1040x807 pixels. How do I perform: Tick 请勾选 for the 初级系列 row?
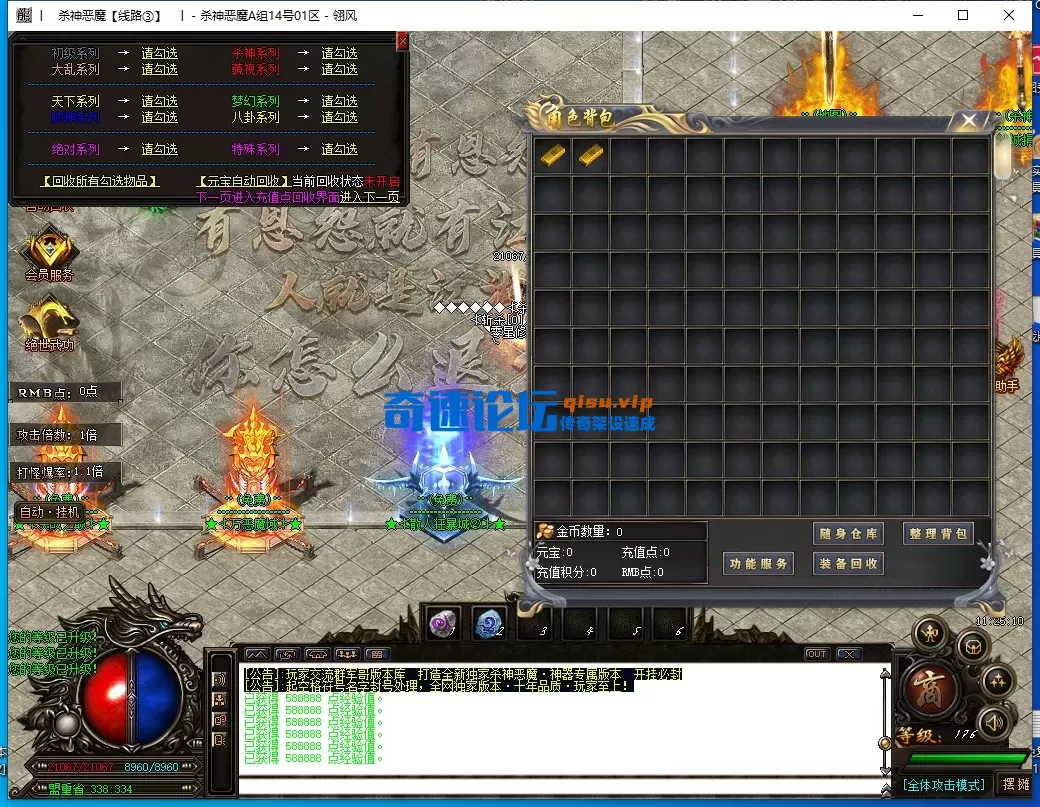point(159,54)
